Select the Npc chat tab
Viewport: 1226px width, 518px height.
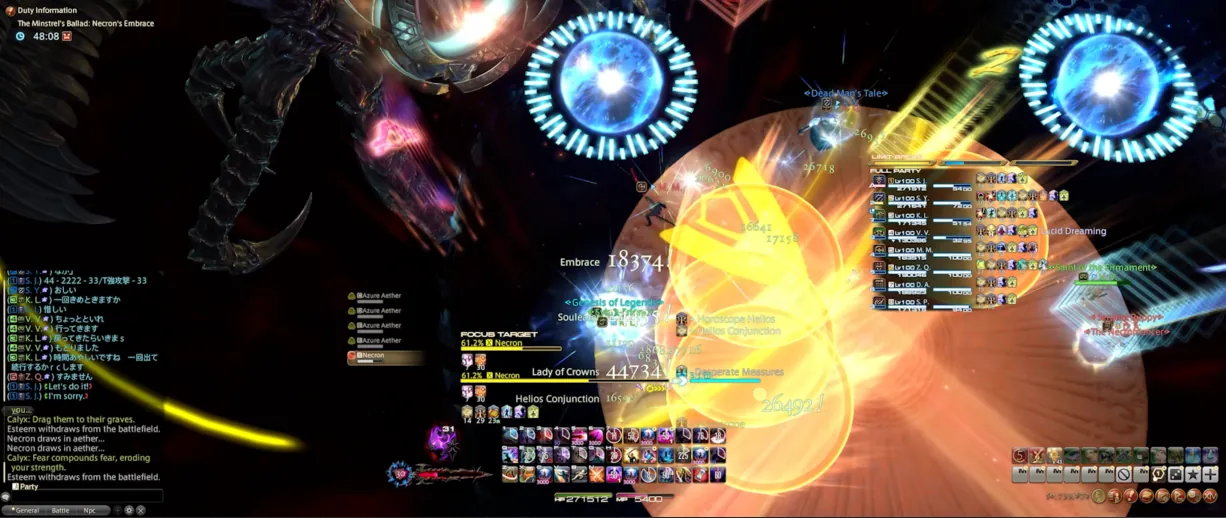coord(89,510)
